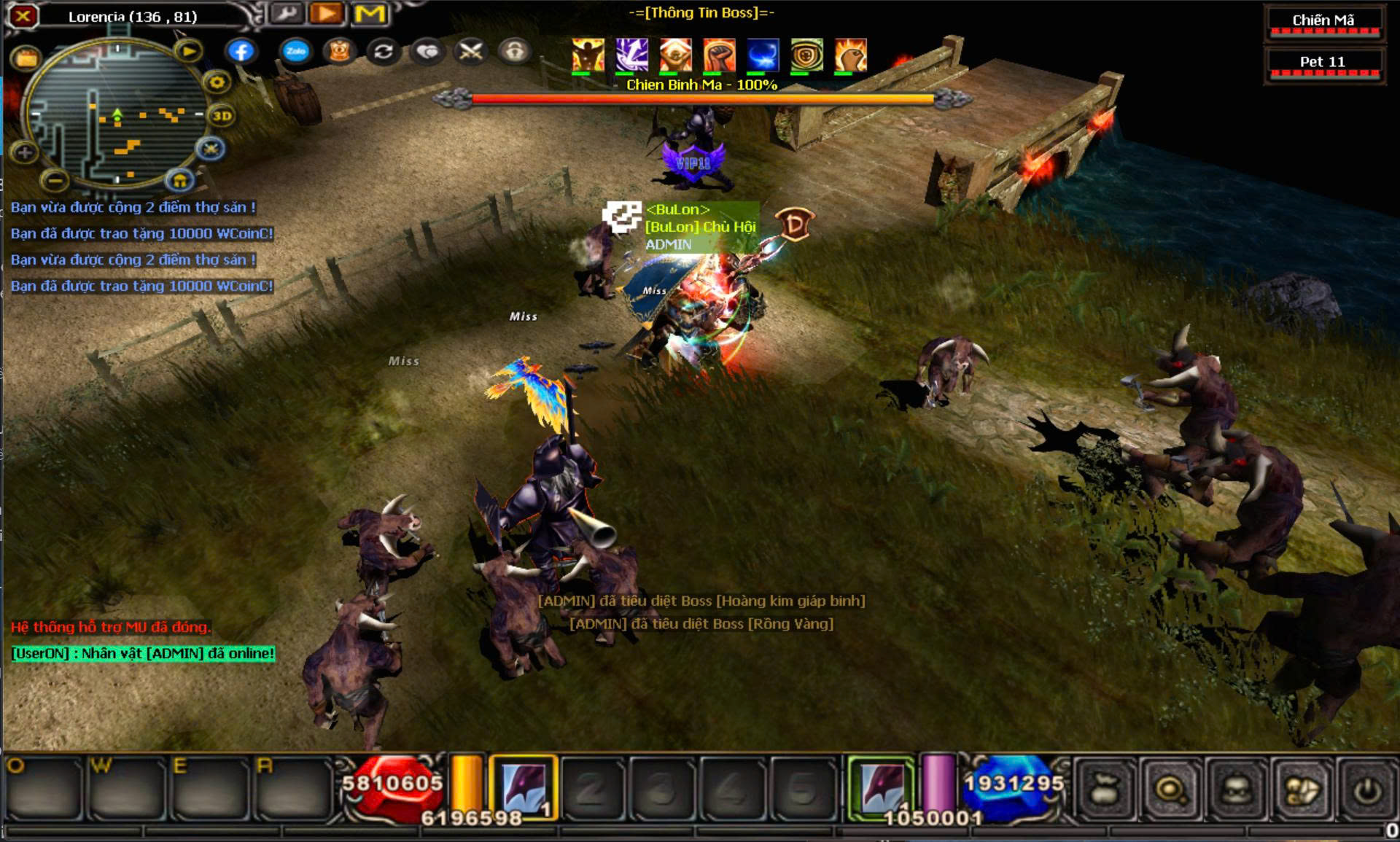
Task: Click the helmet icon below the minimap
Action: [179, 179]
